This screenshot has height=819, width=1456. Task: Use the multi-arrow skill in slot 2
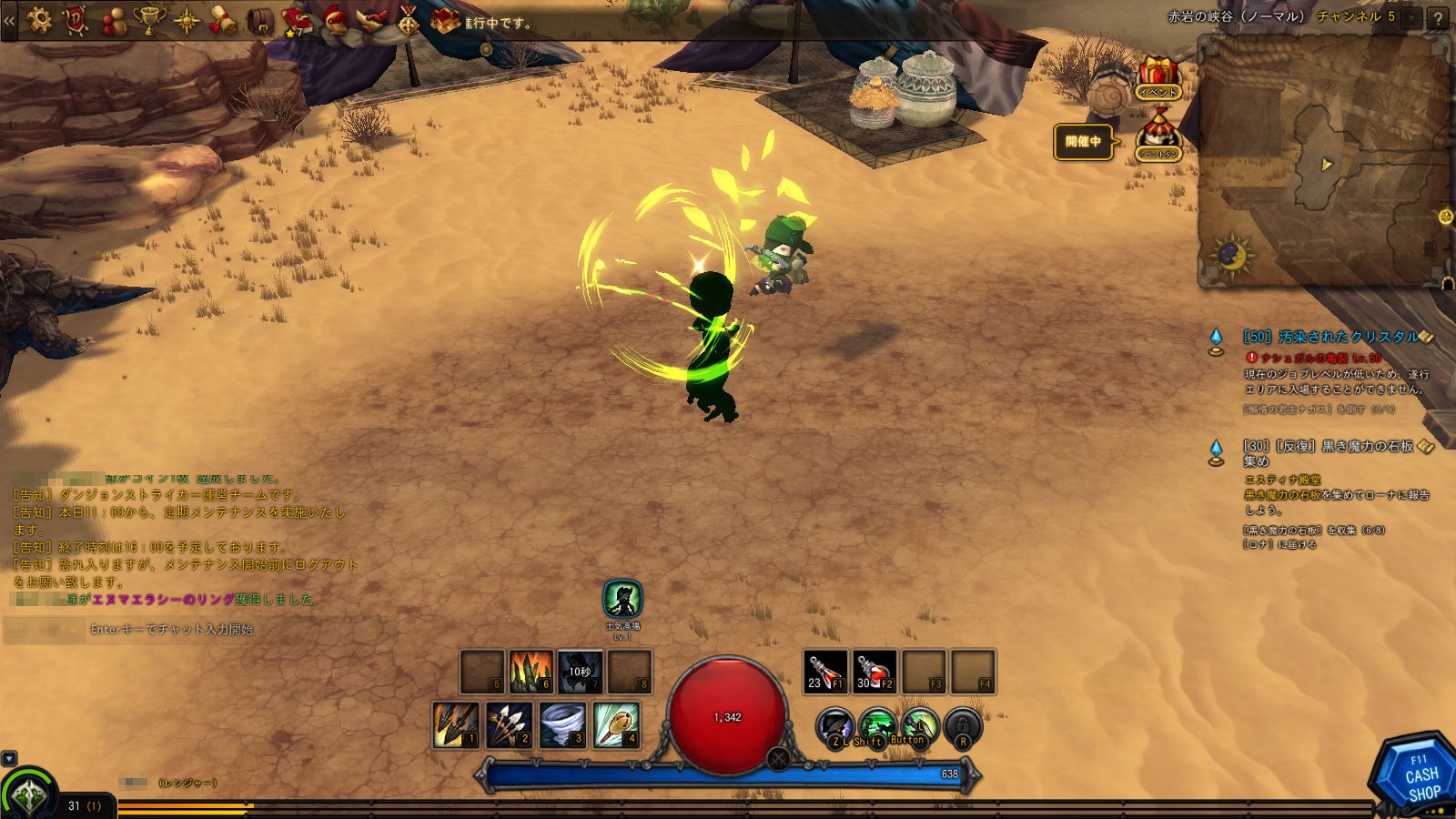click(510, 724)
